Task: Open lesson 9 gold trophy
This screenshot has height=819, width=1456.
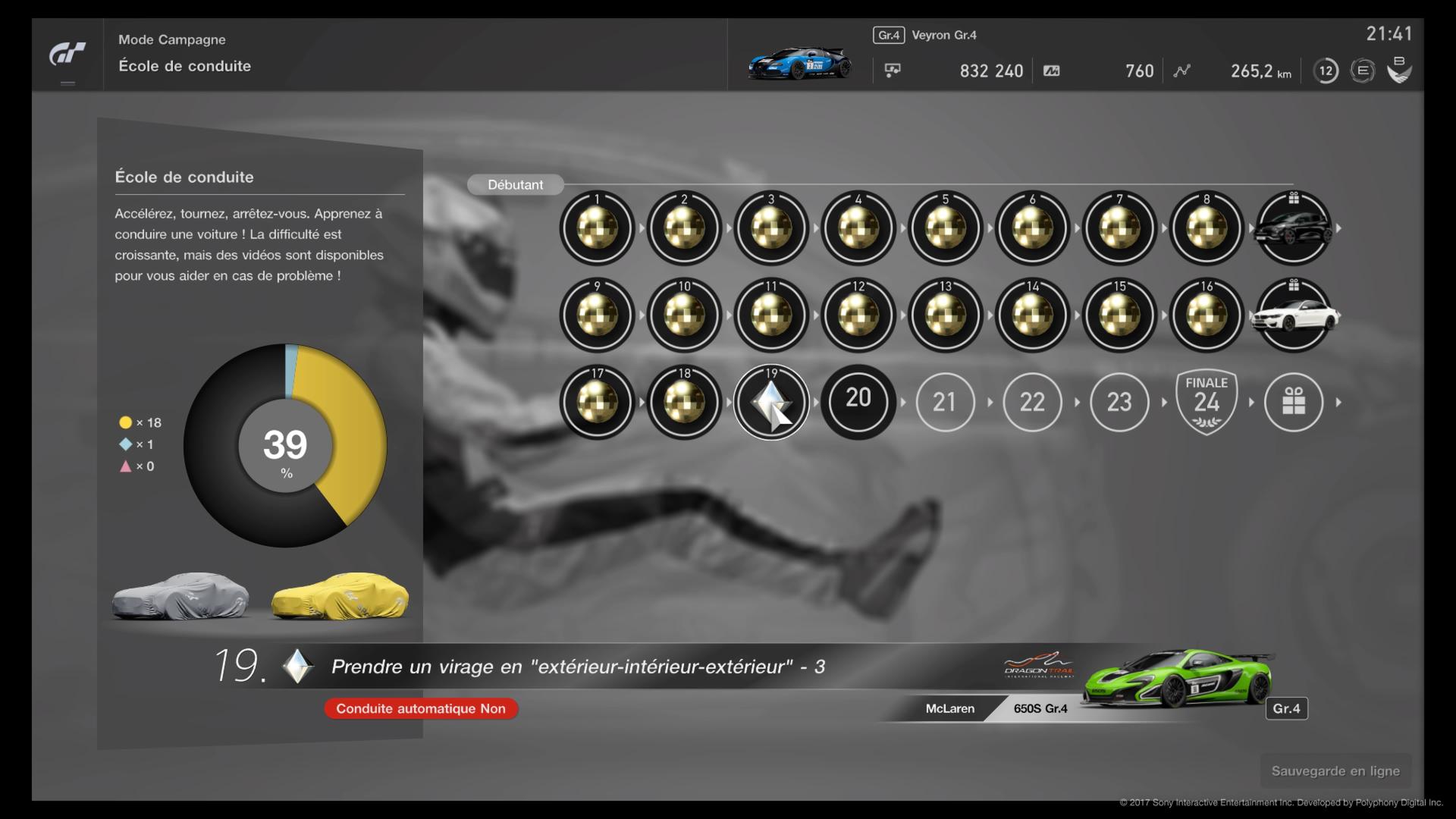Action: coord(597,315)
